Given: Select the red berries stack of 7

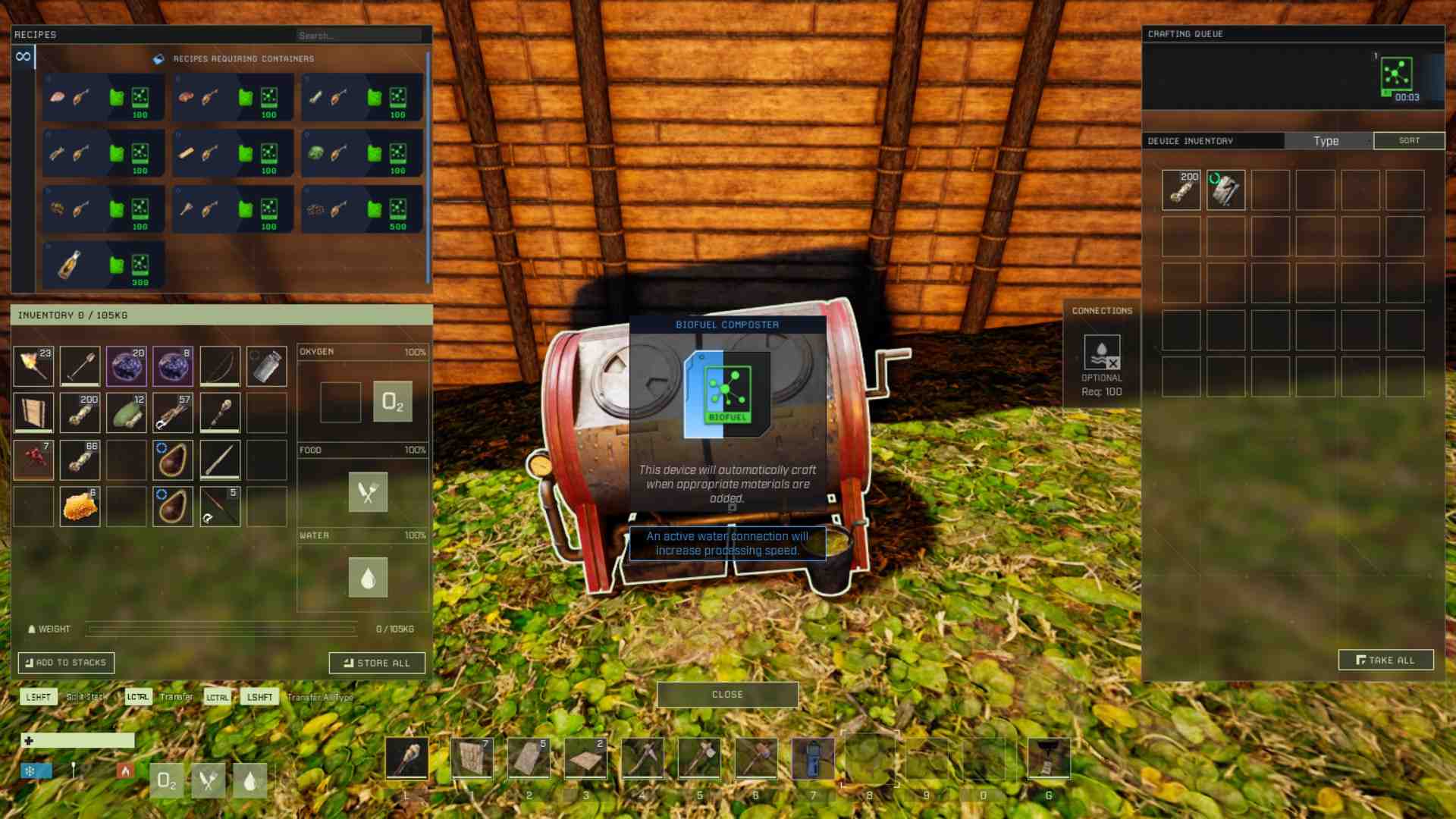Looking at the screenshot, I should coord(33,460).
